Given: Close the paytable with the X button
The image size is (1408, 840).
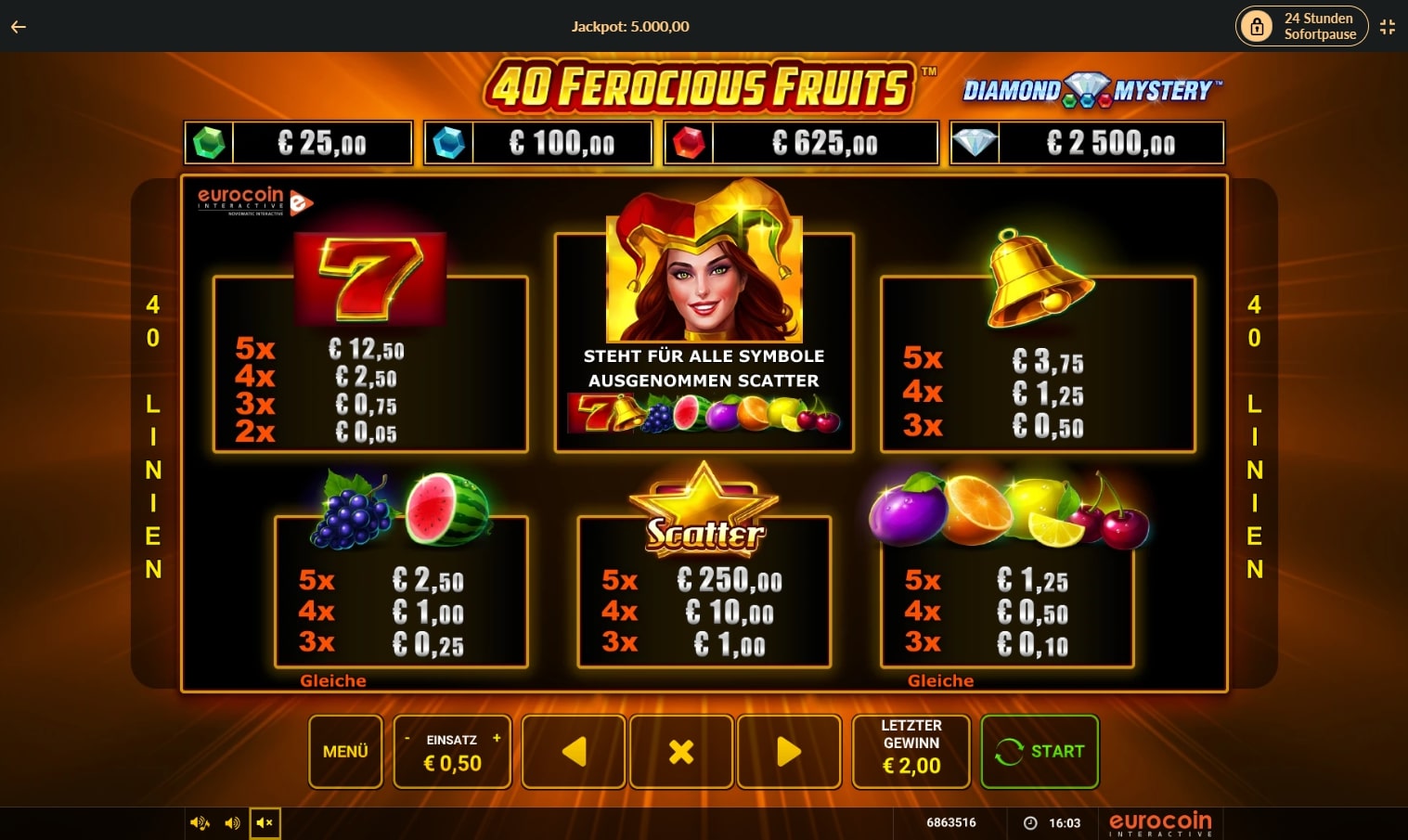Looking at the screenshot, I should tap(681, 751).
